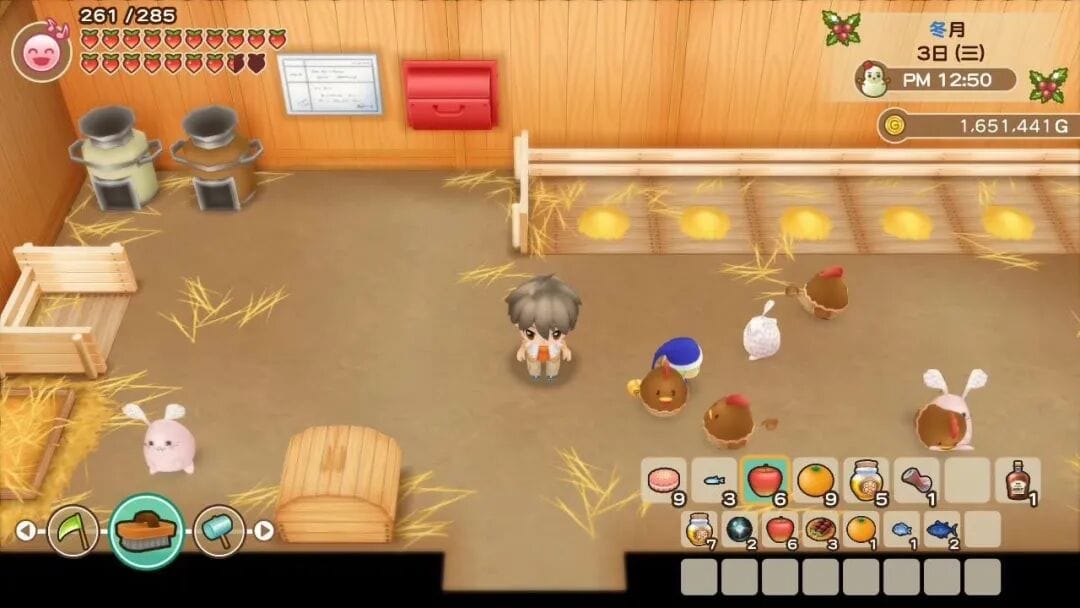The width and height of the screenshot is (1080, 608).
Task: Select the jar stack of 7
Action: coord(700,529)
